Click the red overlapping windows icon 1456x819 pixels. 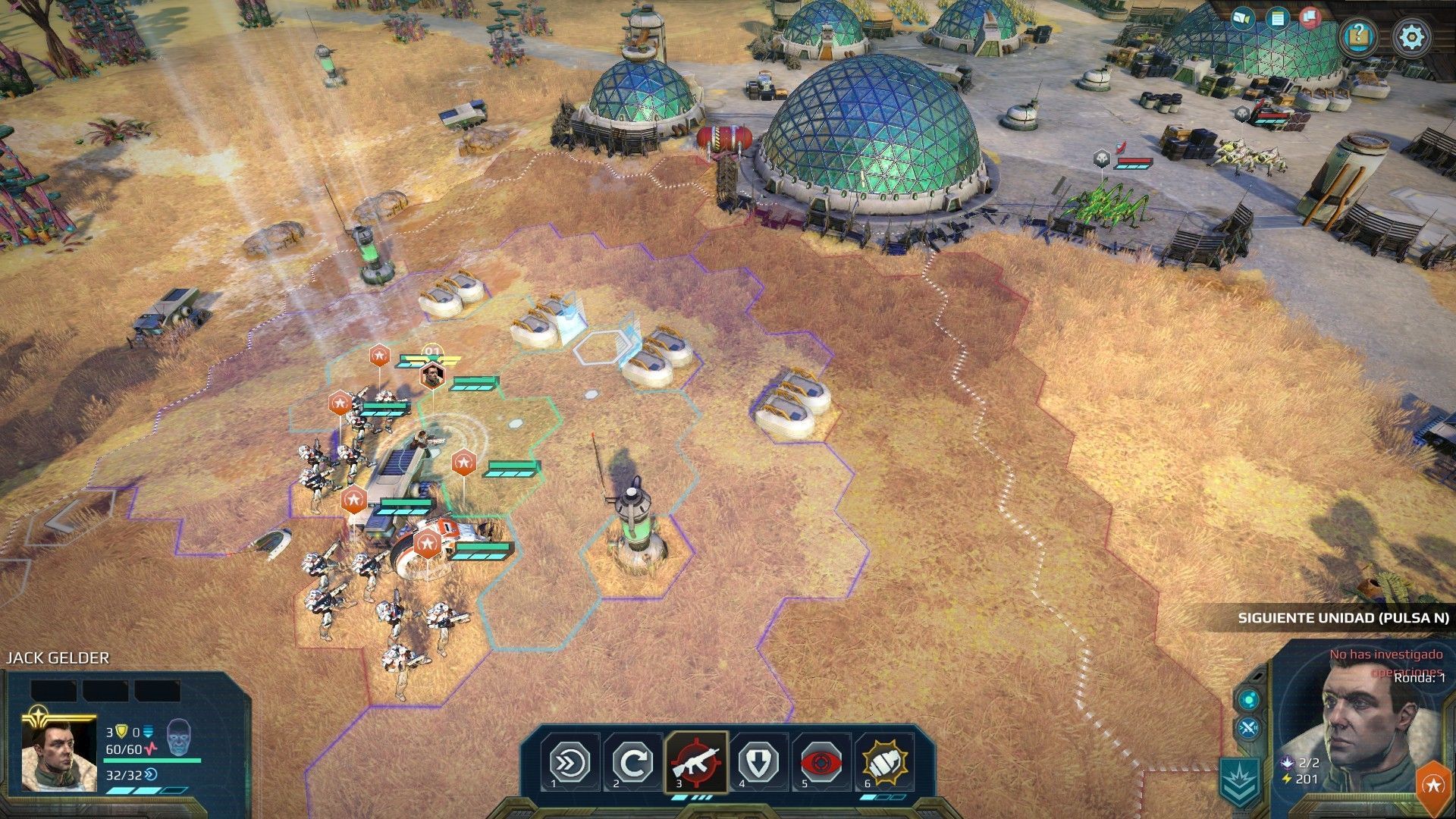pyautogui.click(x=1310, y=17)
